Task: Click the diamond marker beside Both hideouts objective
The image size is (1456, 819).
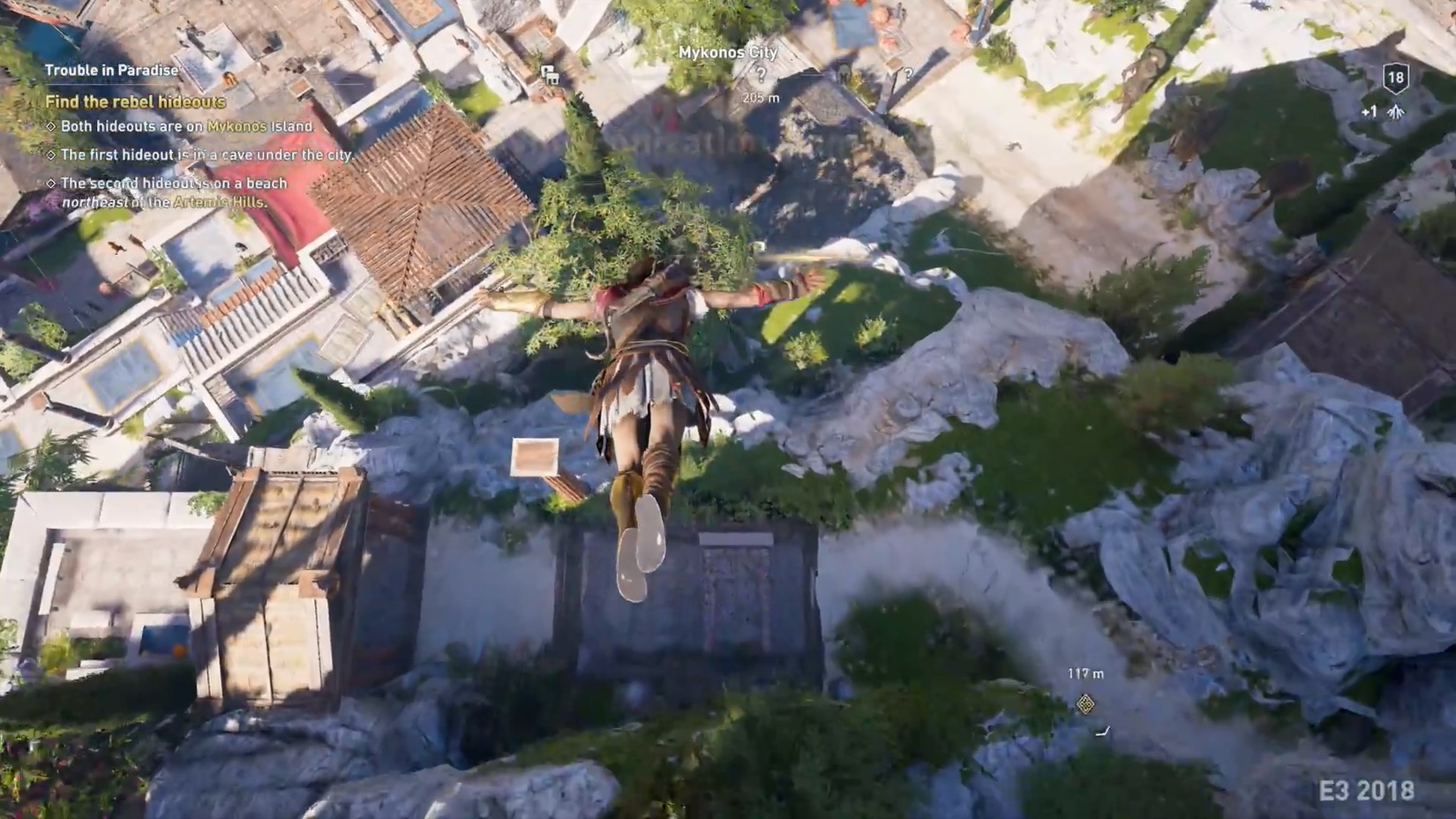Action: [x=49, y=125]
